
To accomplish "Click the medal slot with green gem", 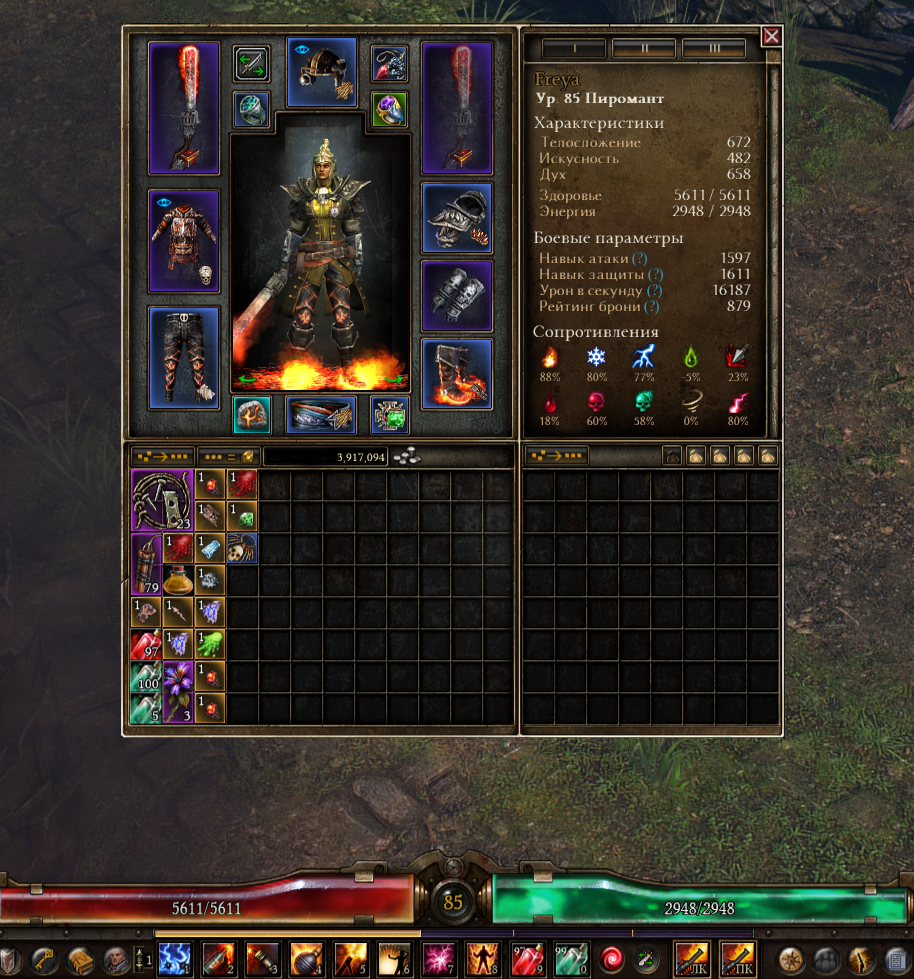I will pos(389,414).
